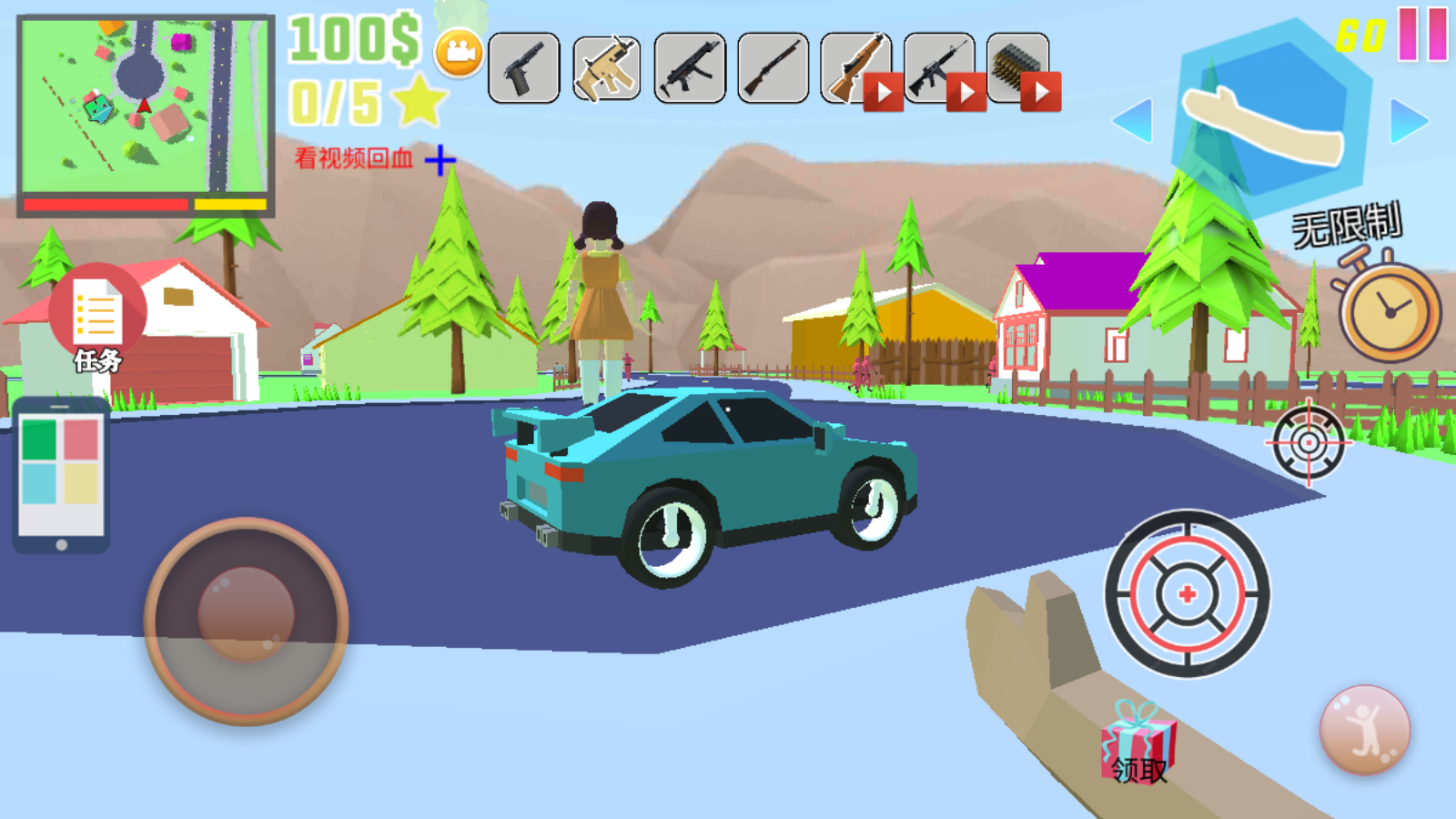Fire using the large crosshair button
This screenshot has height=819, width=1456.
1187,594
